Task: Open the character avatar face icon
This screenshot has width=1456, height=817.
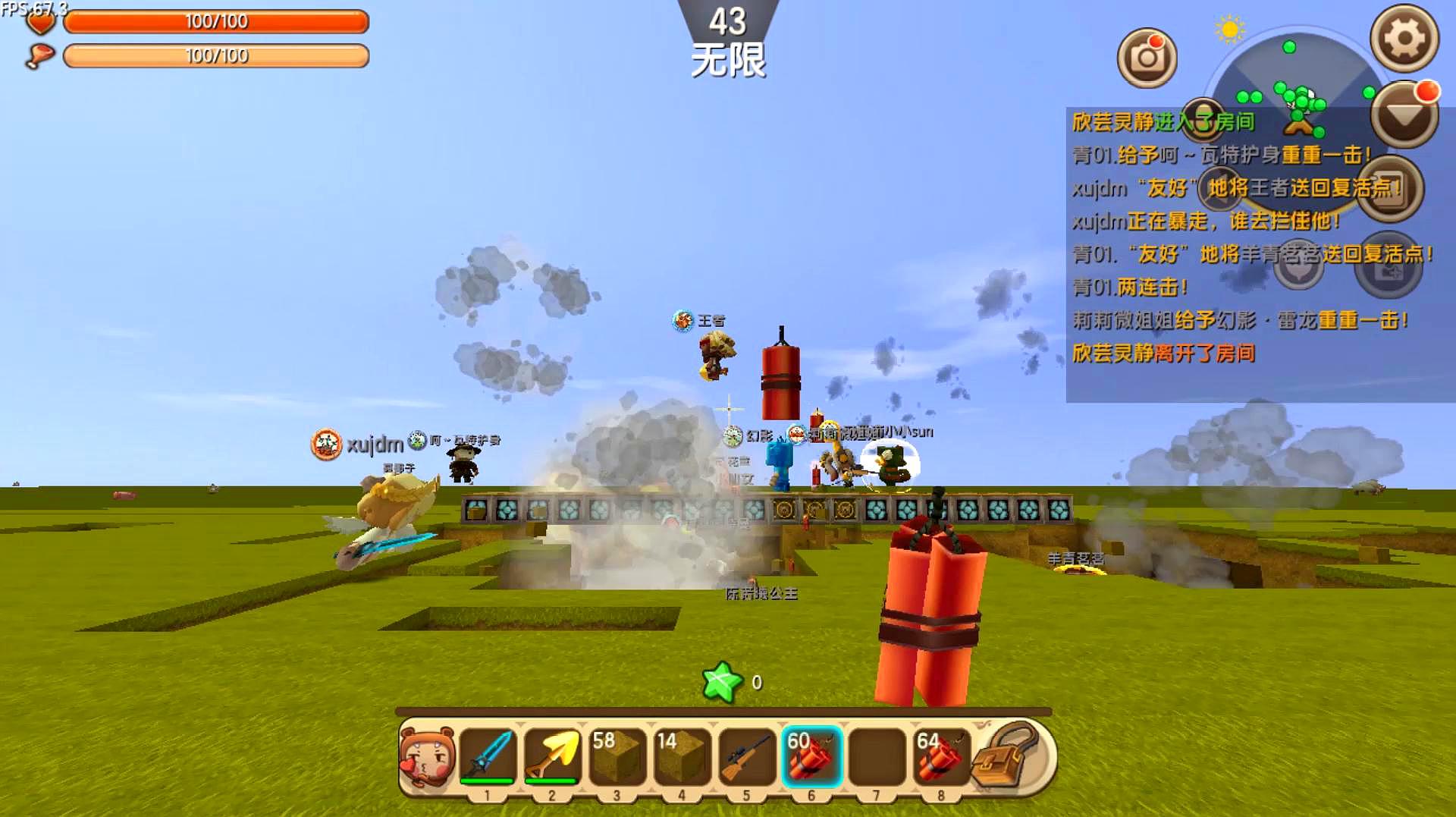Action: coord(427,756)
